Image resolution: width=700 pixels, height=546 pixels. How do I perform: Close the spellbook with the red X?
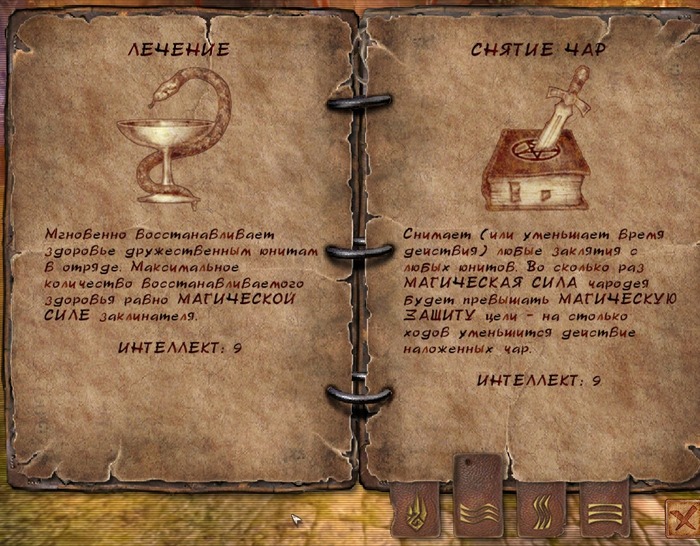[x=682, y=517]
